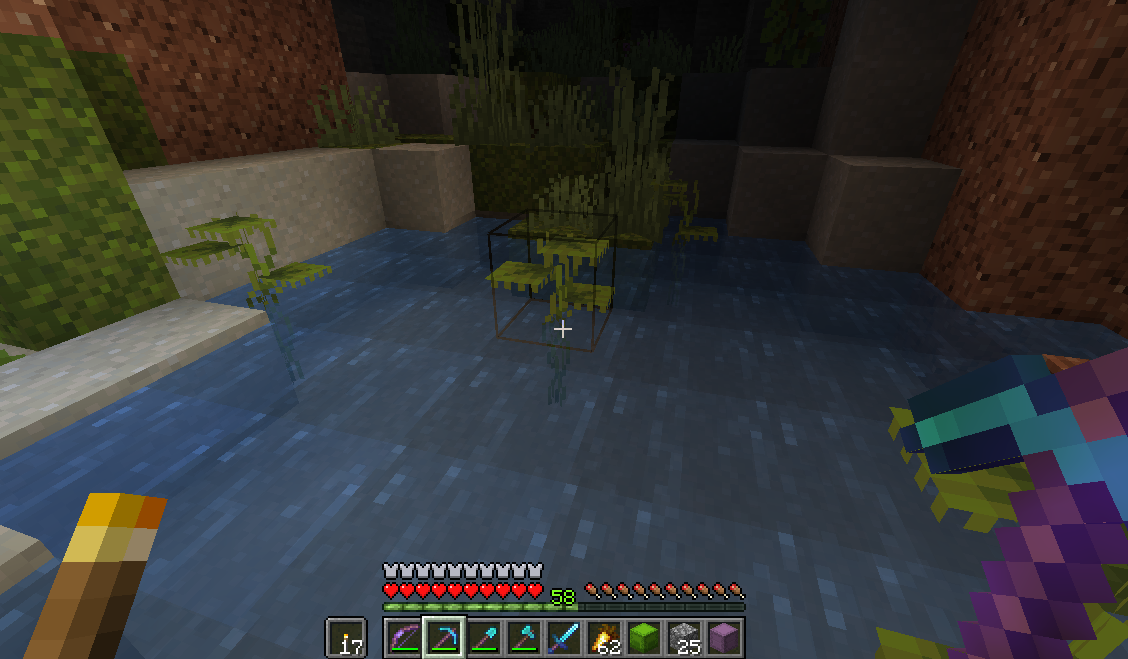Select the diamond pickaxe hotbar slot
This screenshot has width=1128, height=659.
pos(444,637)
